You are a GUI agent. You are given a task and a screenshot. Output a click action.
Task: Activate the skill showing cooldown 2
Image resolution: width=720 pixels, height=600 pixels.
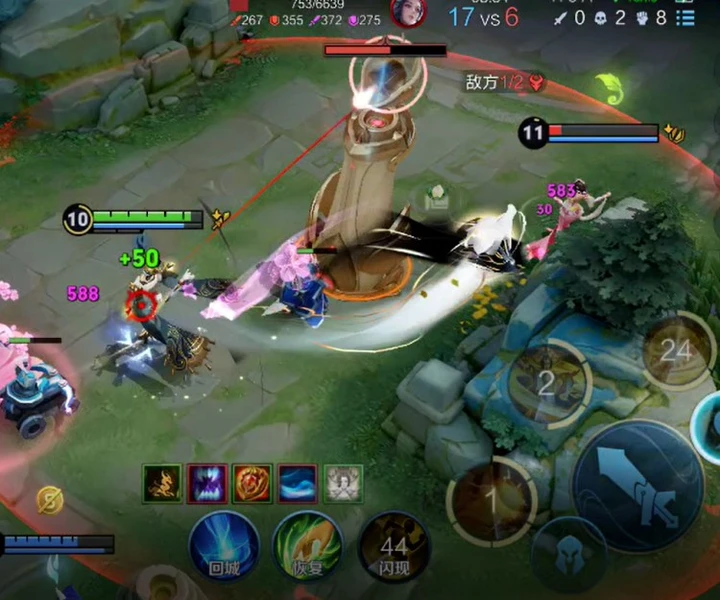click(547, 382)
